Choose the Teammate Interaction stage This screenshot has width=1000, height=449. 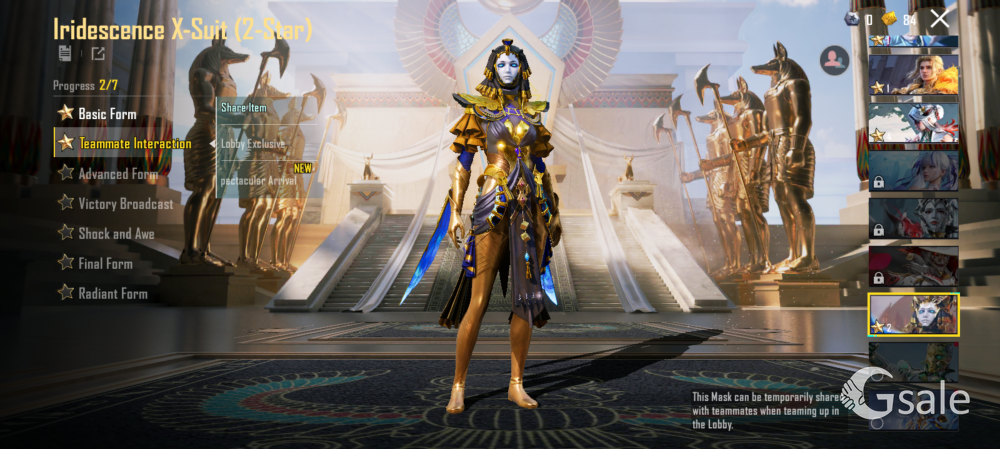pos(134,143)
